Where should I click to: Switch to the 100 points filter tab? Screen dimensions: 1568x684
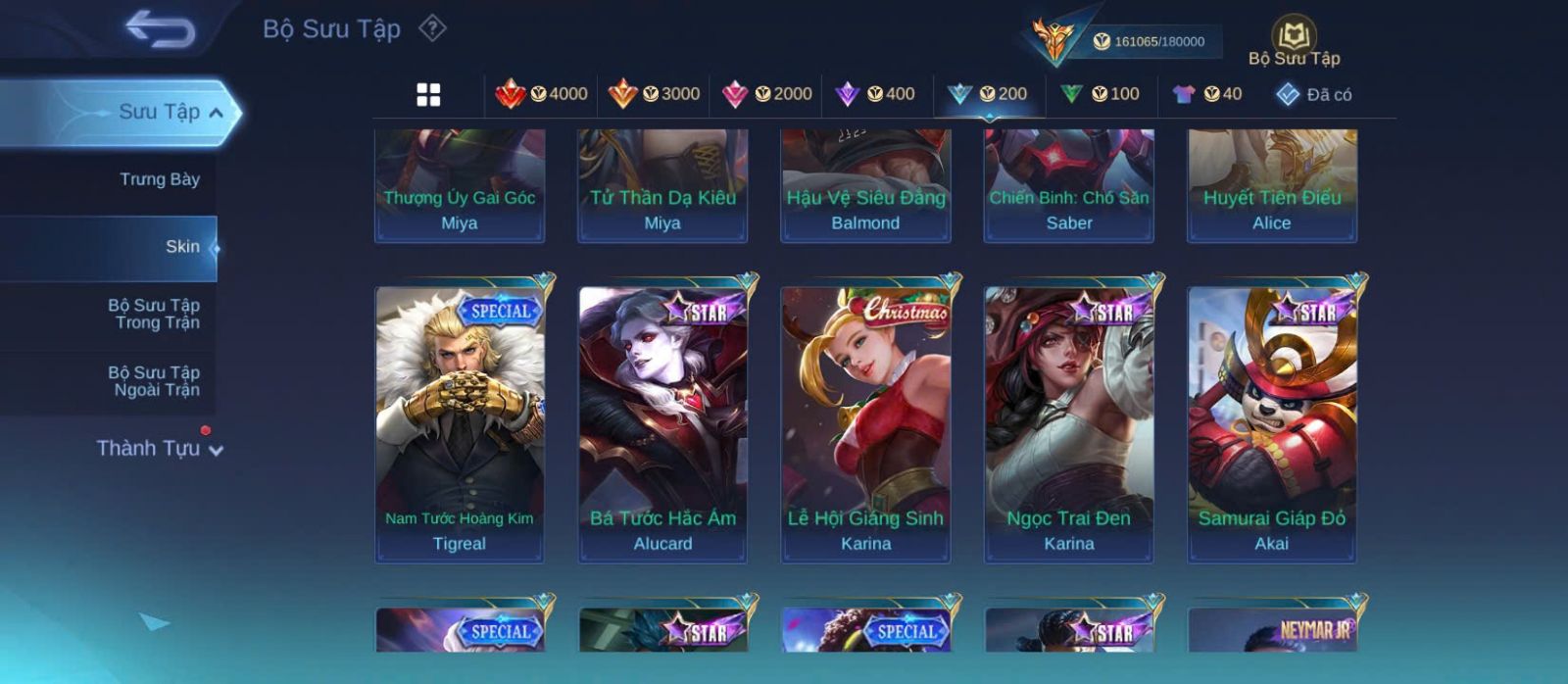point(1101,94)
